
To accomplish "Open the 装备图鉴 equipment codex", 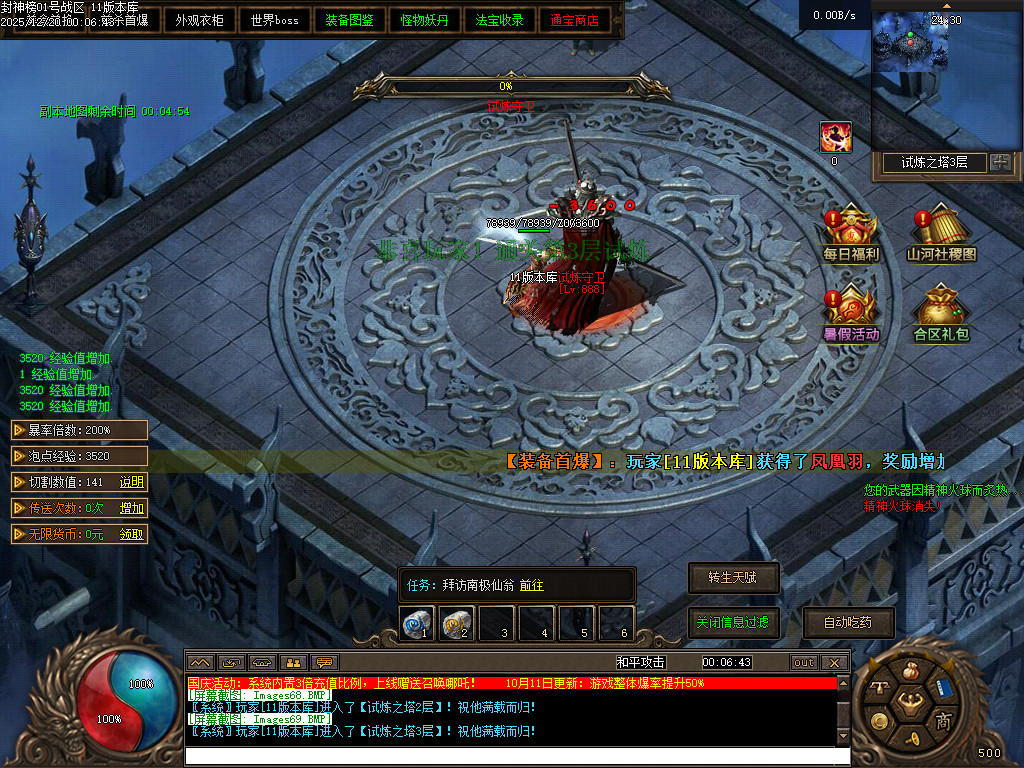I will [350, 20].
